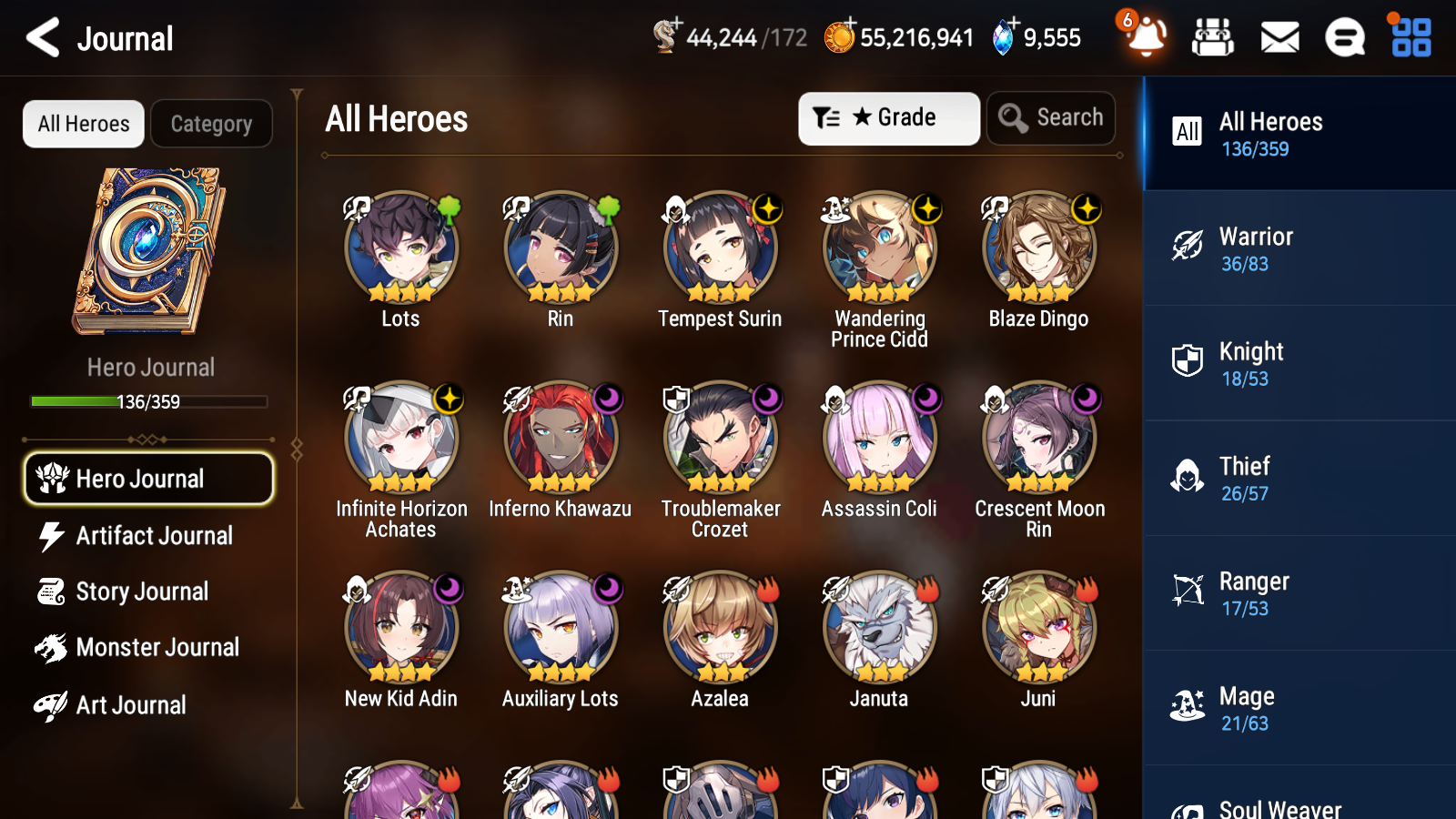Open the main menu grid icon
The image size is (1456, 819).
click(x=1409, y=38)
